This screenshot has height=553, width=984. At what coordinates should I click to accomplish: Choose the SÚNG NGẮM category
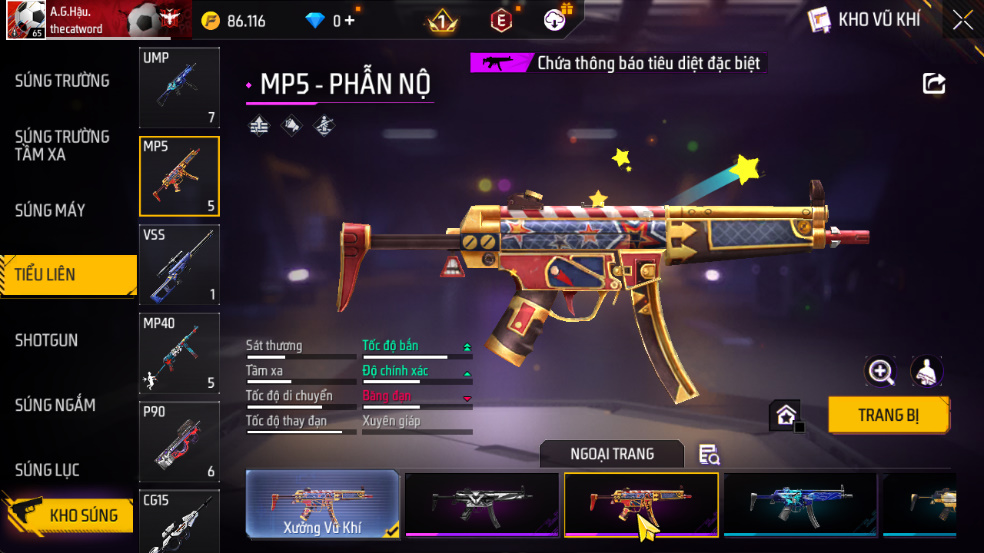[55, 405]
